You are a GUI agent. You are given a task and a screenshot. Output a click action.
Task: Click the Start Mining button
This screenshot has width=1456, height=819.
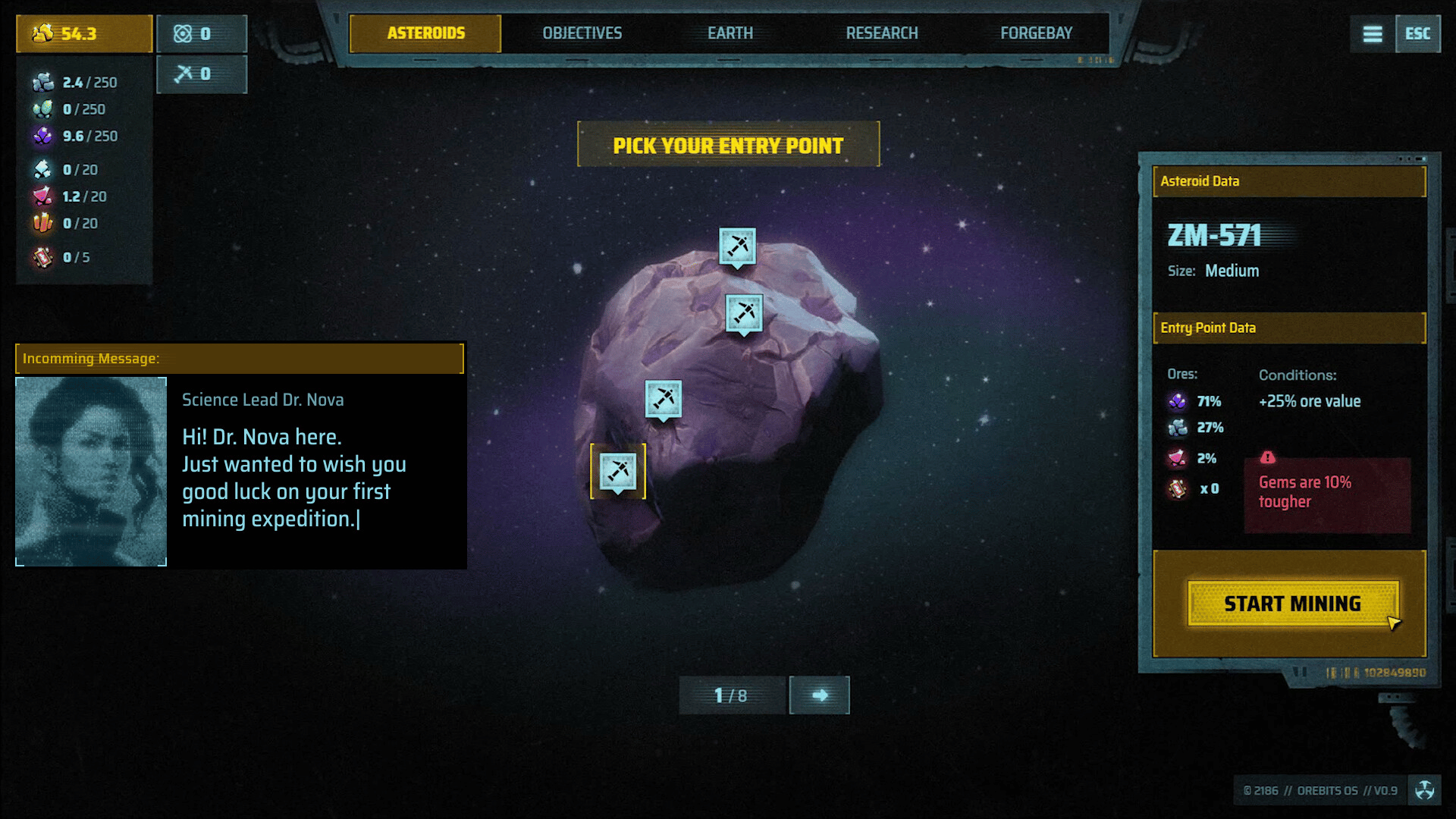pyautogui.click(x=1292, y=604)
